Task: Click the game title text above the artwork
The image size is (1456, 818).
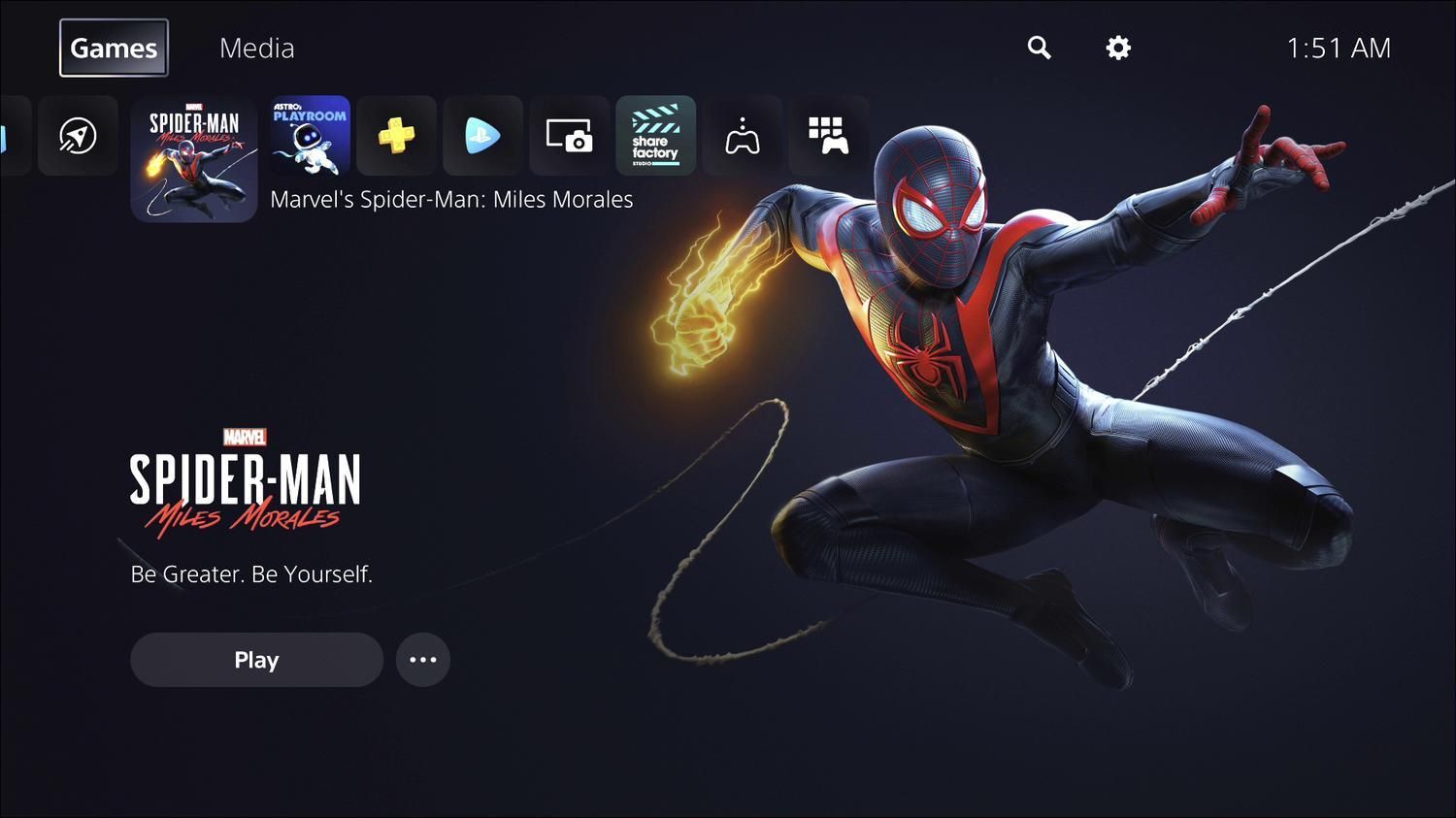Action: (452, 199)
